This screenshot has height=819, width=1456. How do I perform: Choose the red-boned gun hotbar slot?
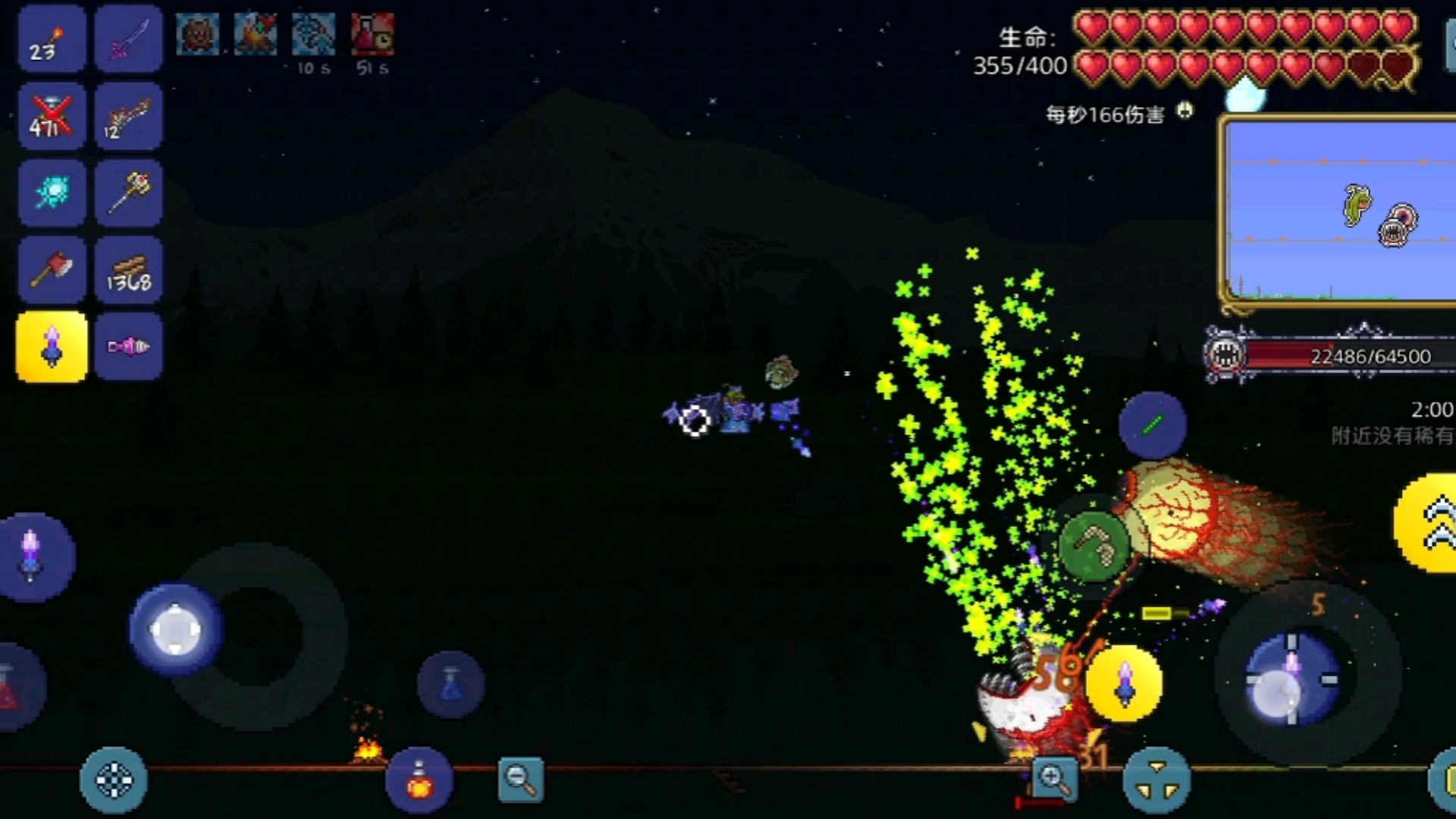point(129,117)
